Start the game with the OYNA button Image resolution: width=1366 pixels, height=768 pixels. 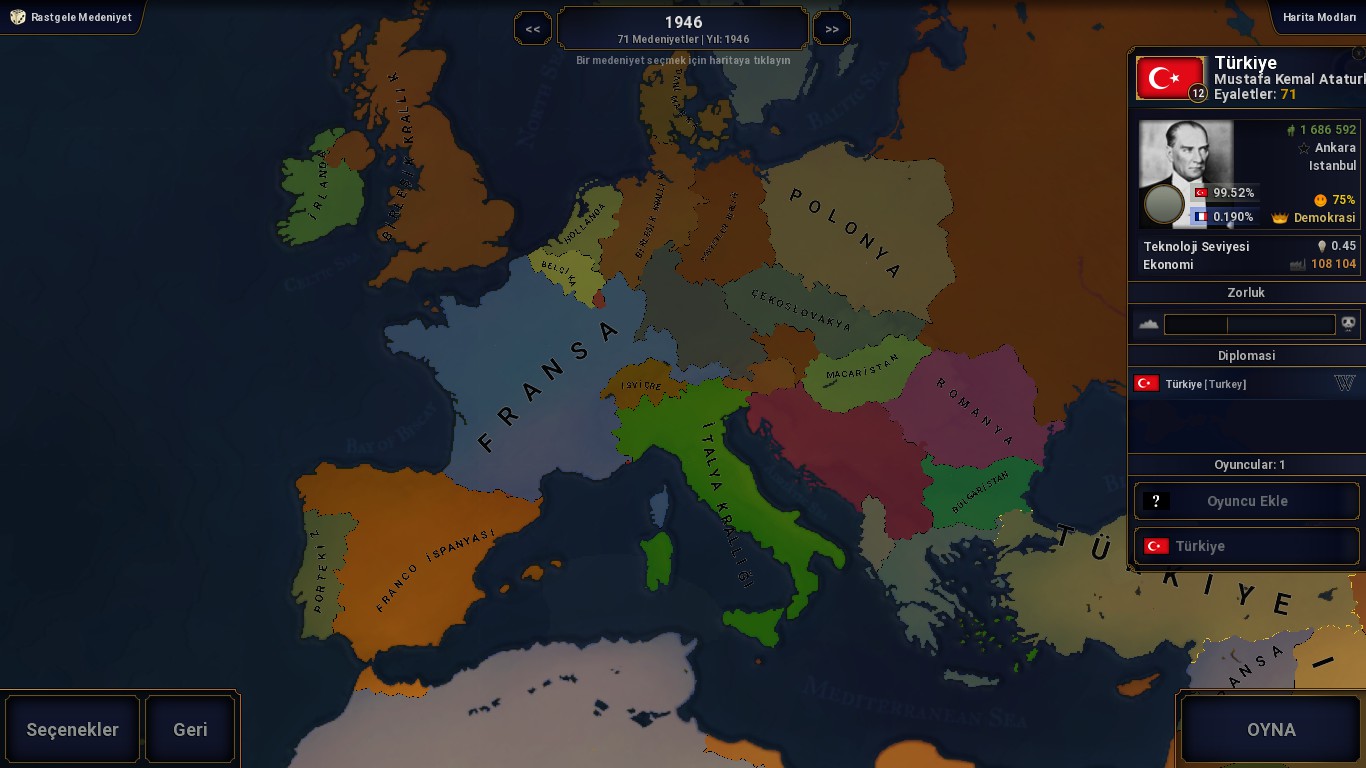tap(1270, 729)
